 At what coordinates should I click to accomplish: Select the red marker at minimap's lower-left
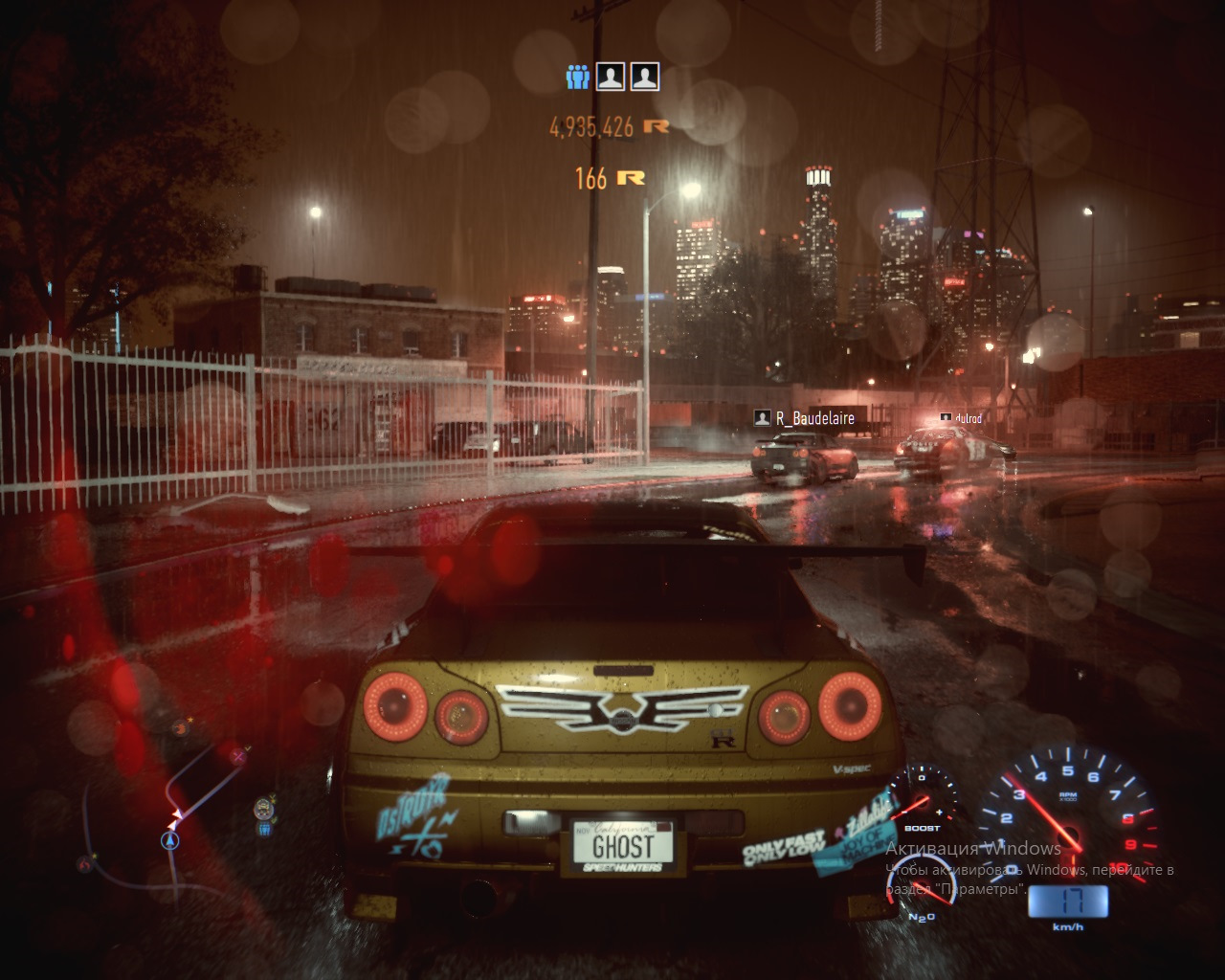(85, 865)
